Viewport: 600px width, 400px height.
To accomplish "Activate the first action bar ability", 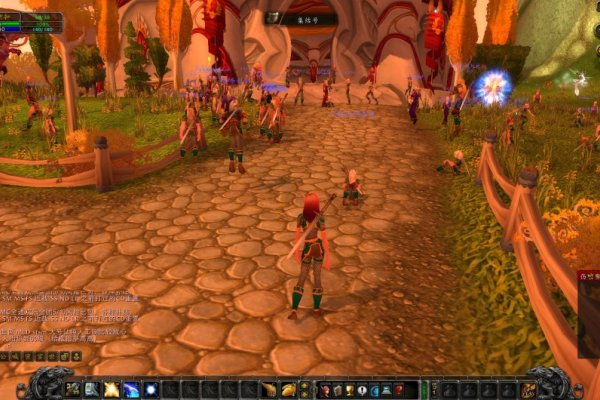I will (73, 390).
